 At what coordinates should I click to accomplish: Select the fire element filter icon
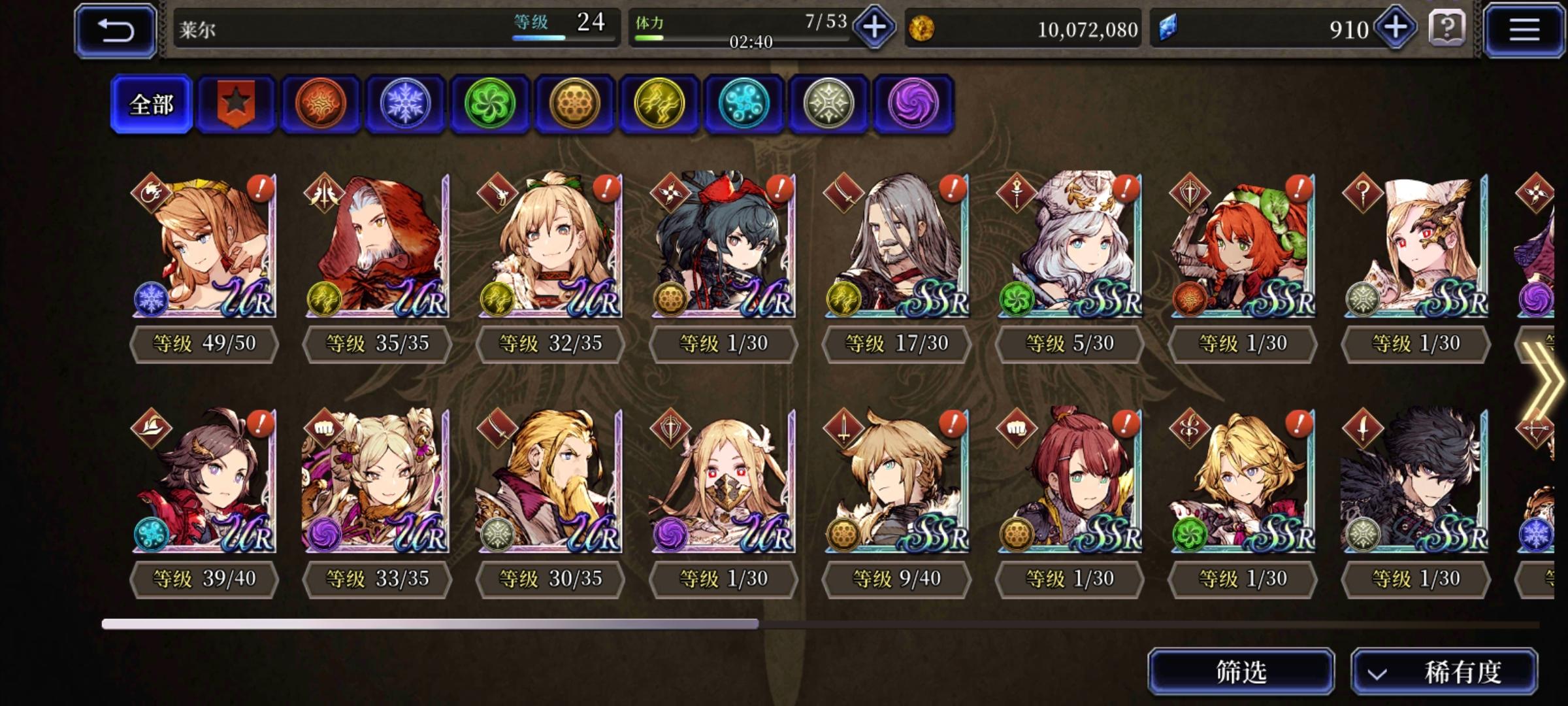[321, 105]
